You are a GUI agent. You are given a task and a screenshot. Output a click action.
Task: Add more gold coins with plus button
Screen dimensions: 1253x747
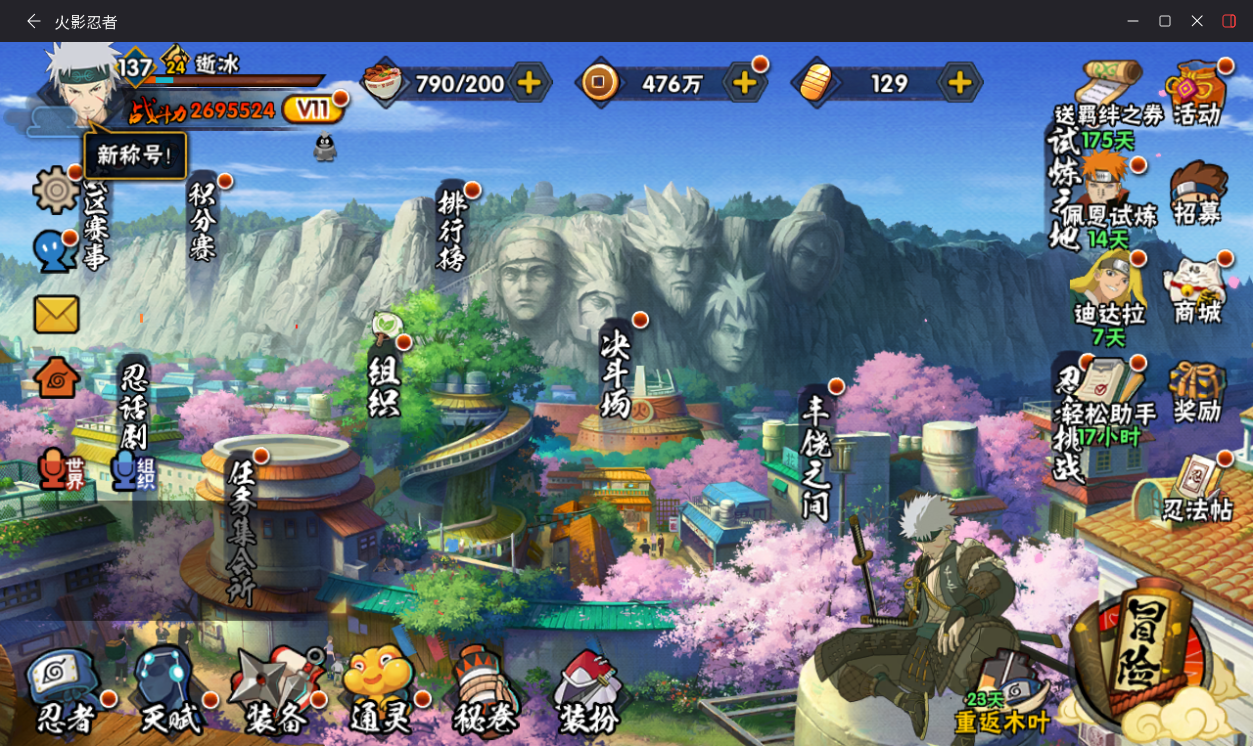tap(744, 83)
